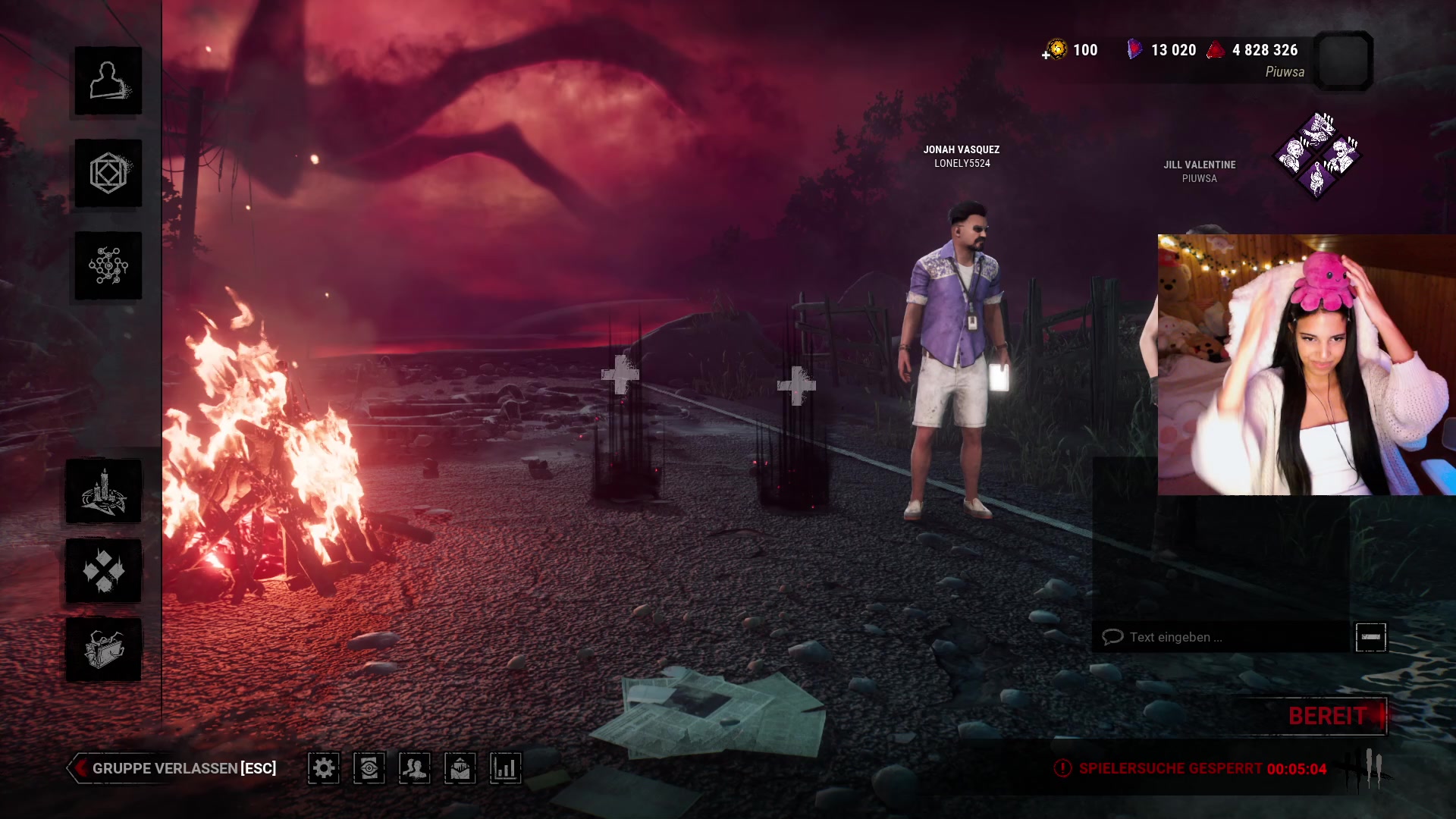This screenshot has width=1456, height=819.
Task: Open the clawed-box archives icon
Action: click(x=104, y=650)
